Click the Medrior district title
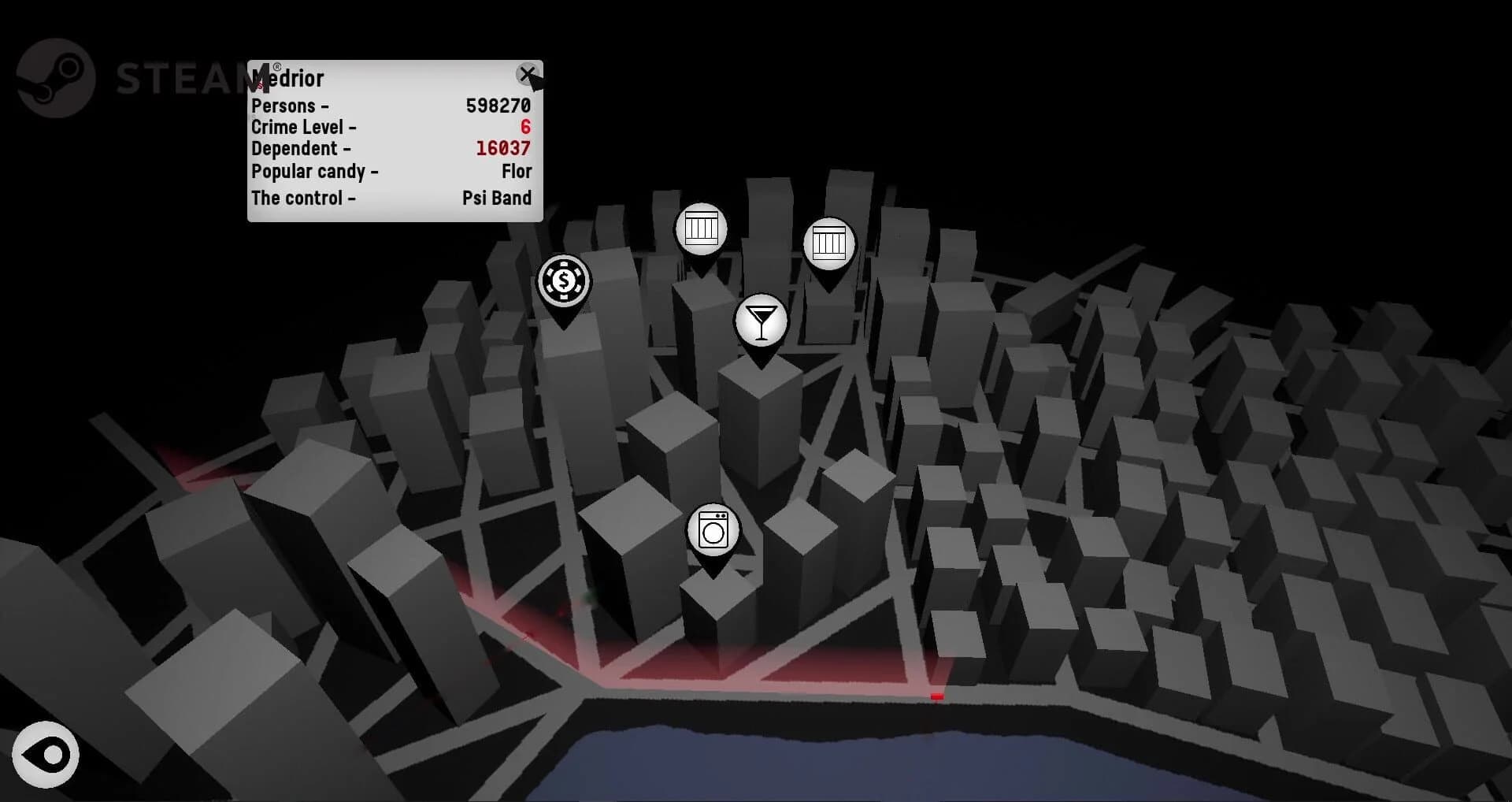1512x802 pixels. tap(286, 78)
